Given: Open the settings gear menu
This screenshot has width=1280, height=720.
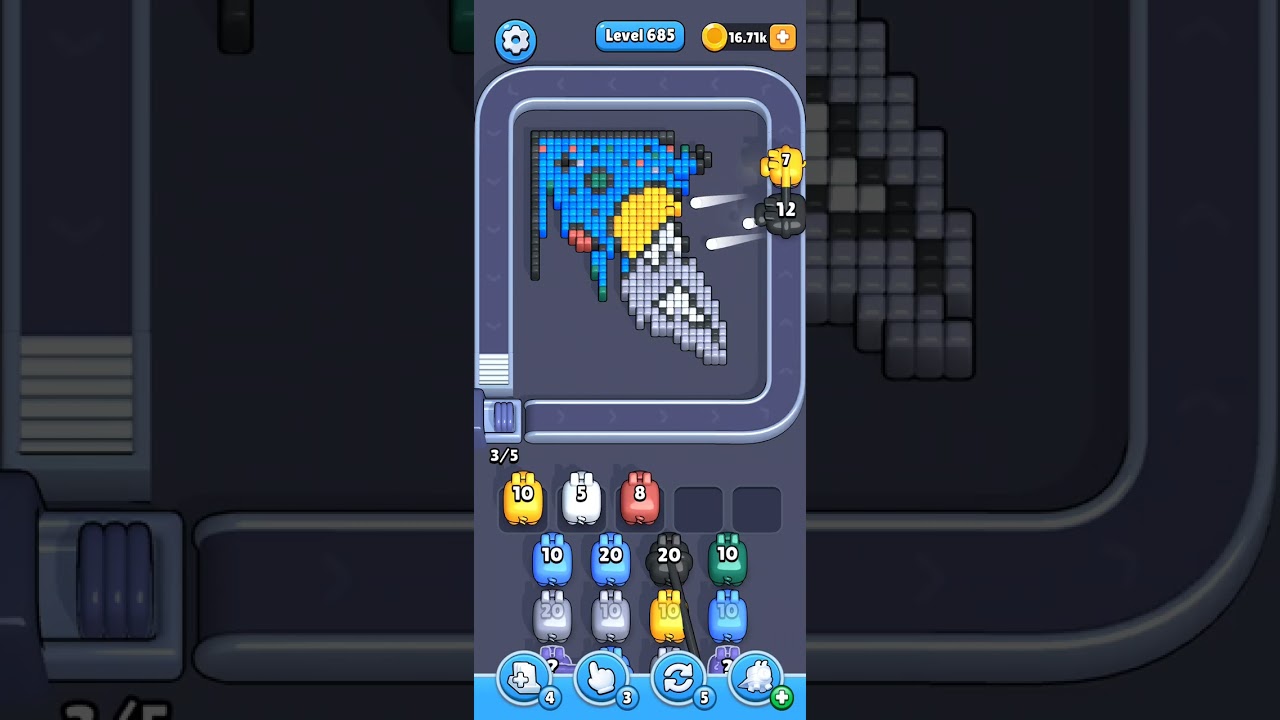Looking at the screenshot, I should tap(515, 40).
